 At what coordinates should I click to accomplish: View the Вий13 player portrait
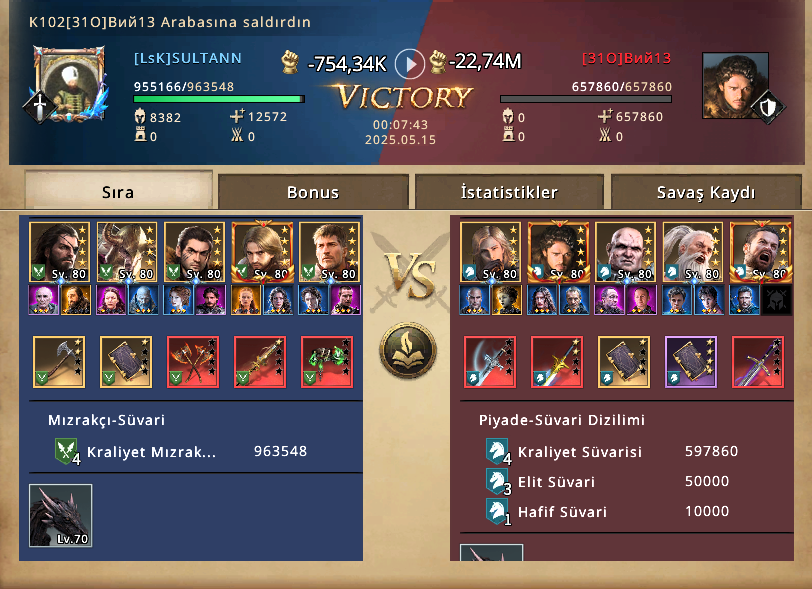pyautogui.click(x=735, y=86)
